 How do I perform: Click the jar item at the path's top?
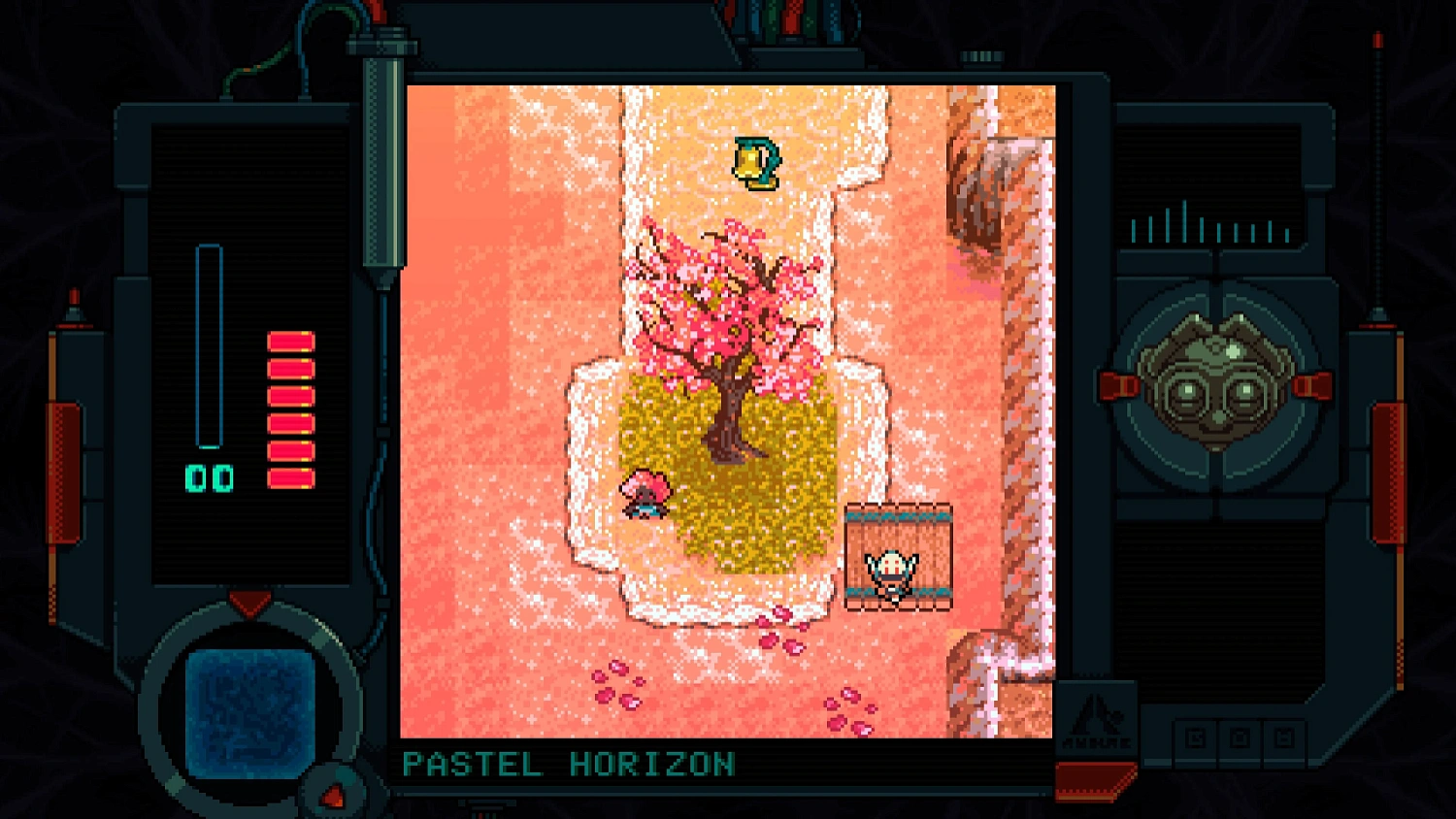point(756,163)
